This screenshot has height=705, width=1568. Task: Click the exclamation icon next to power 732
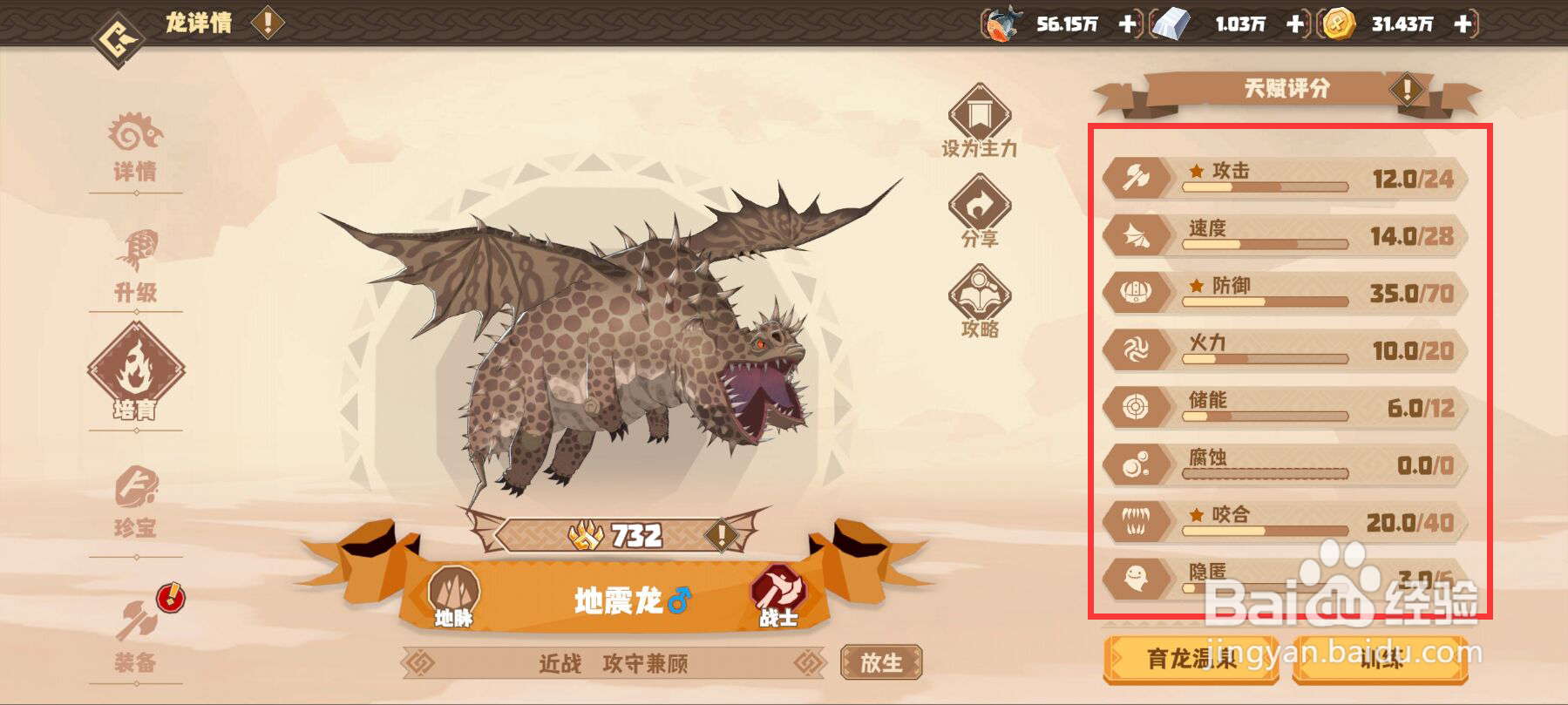(721, 537)
